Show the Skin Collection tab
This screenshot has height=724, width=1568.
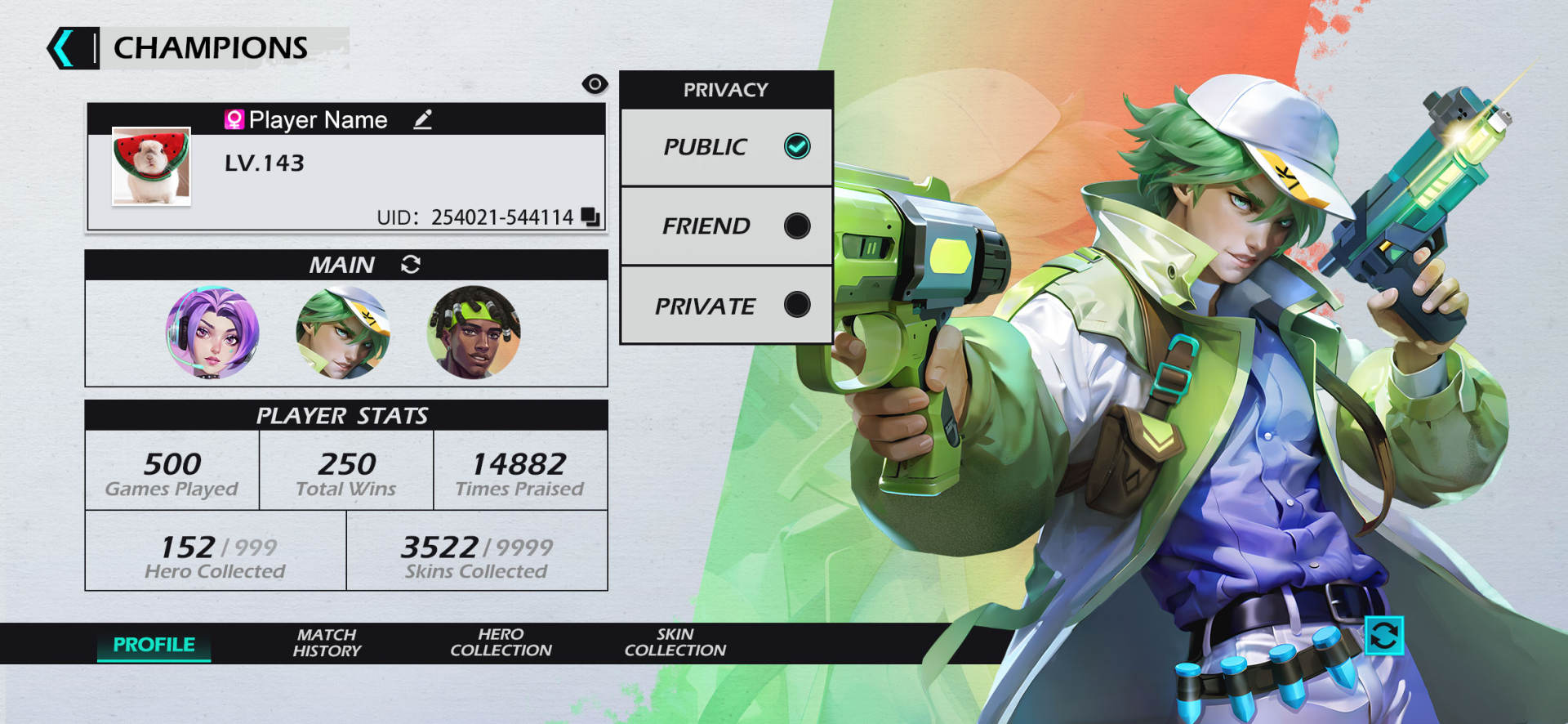pyautogui.click(x=675, y=643)
